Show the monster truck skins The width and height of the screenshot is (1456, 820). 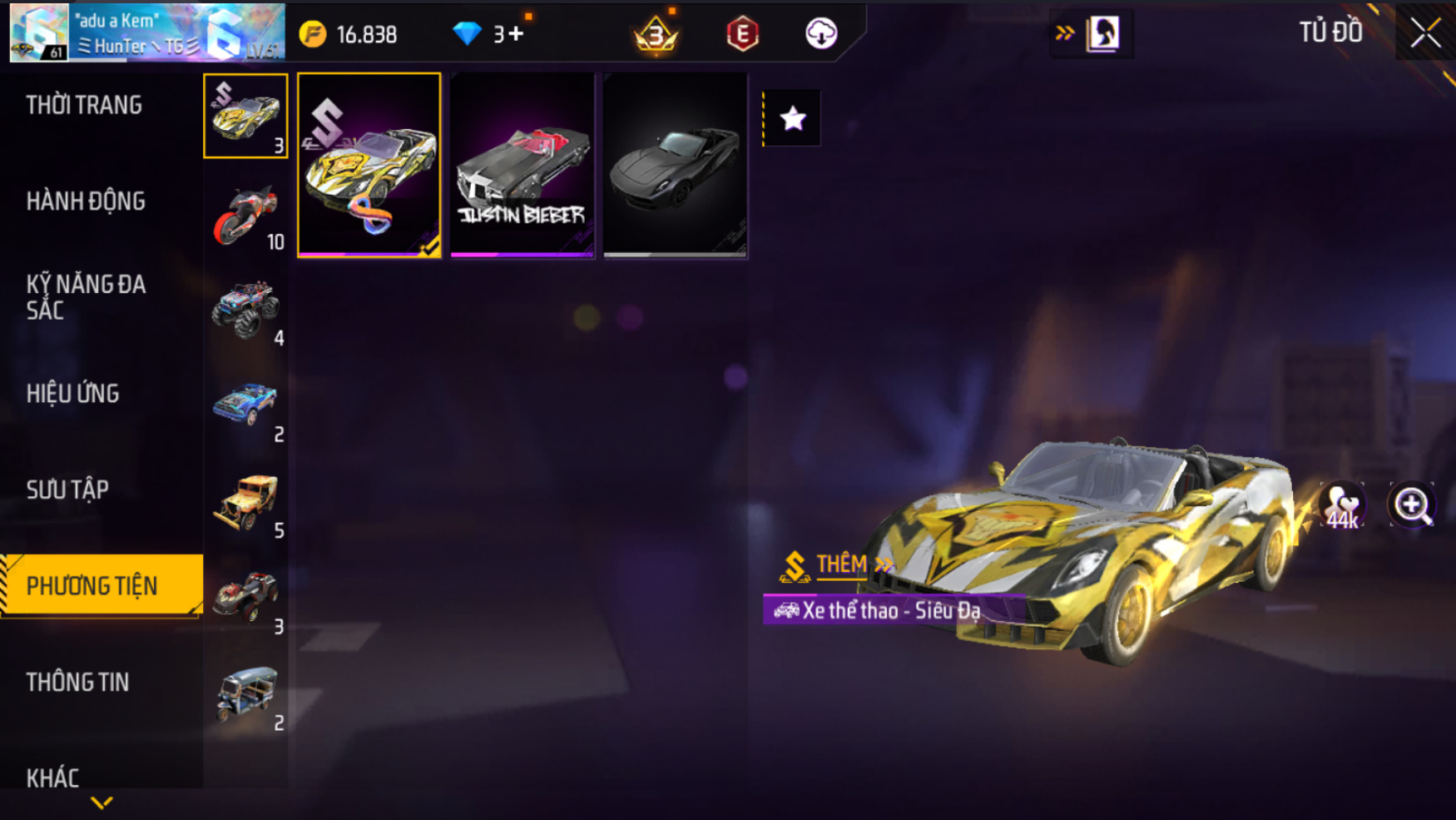245,311
